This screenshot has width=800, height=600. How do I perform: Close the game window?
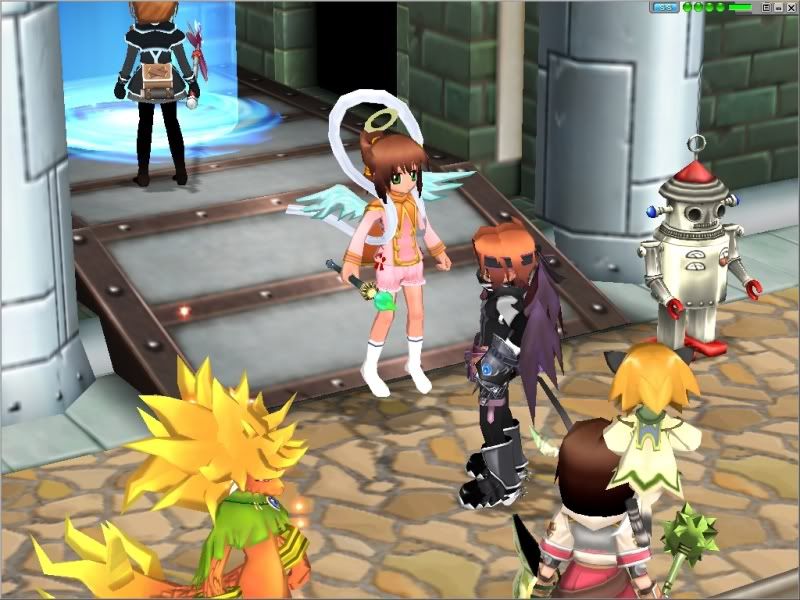point(790,7)
